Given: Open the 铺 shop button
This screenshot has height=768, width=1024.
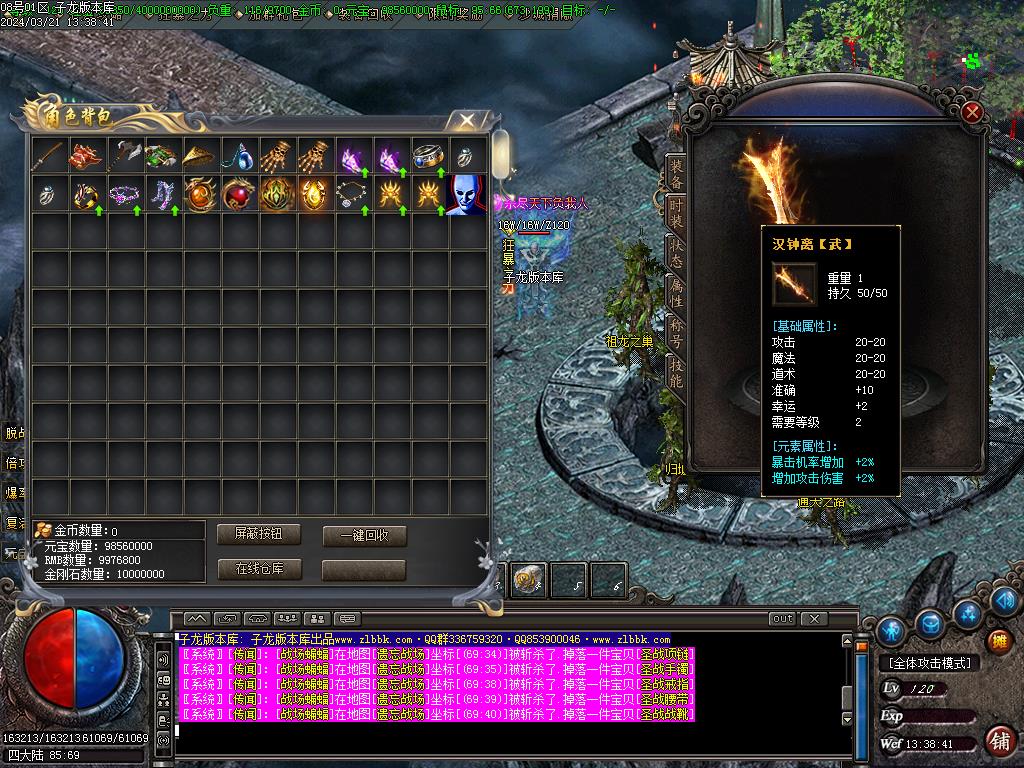Looking at the screenshot, I should (x=998, y=641).
